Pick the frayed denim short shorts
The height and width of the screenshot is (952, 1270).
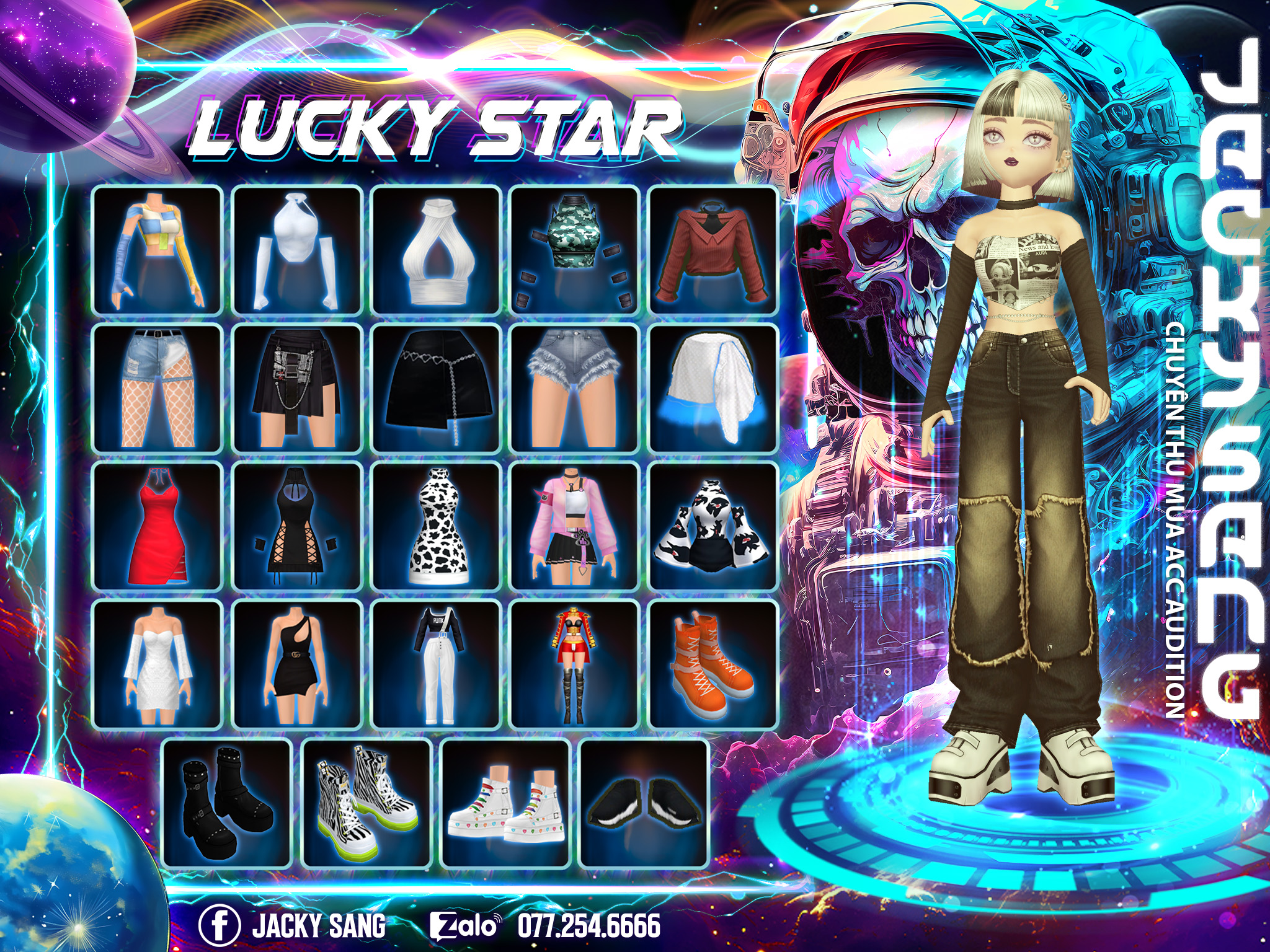574,388
